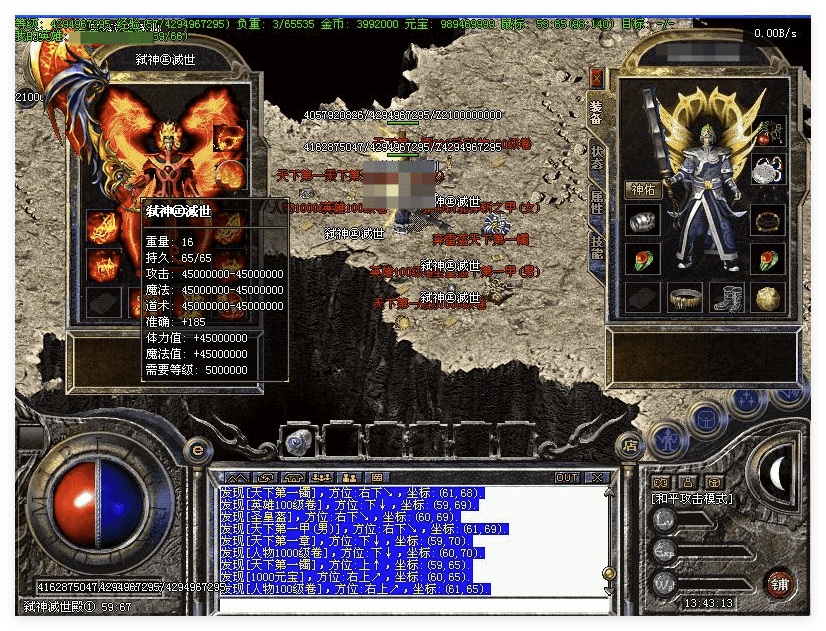Select the red gem necklace slot
The height and width of the screenshot is (631, 826).
pyautogui.click(x=769, y=131)
